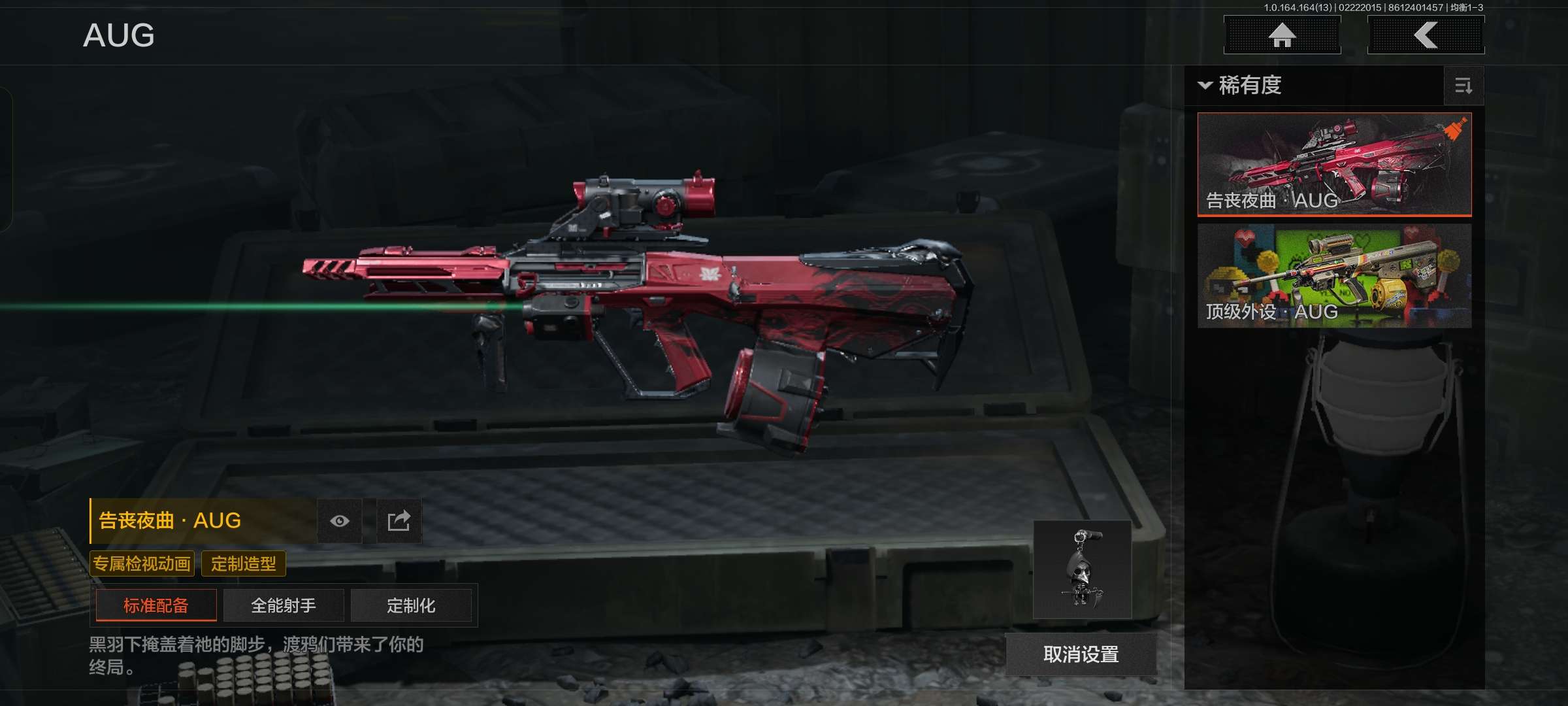Open the 定制化 tab
Screen dimensions: 1568x706
click(411, 605)
